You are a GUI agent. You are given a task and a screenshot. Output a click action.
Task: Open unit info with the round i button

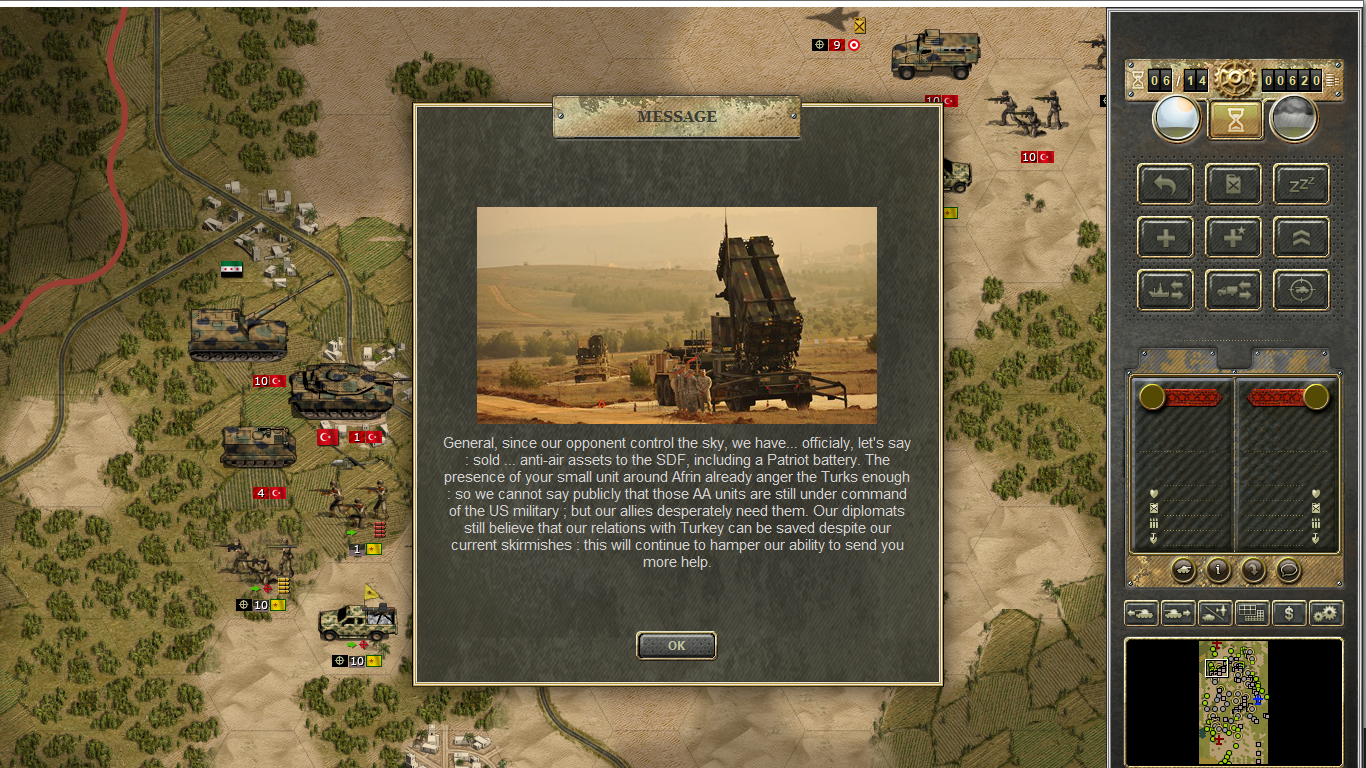pos(1218,569)
